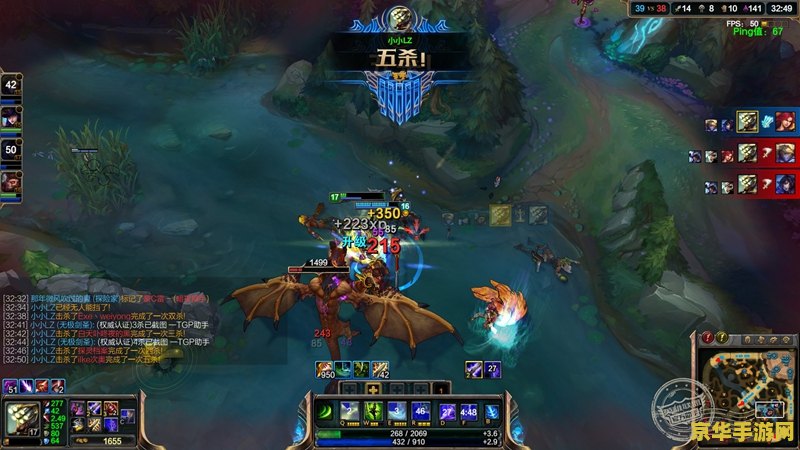
Task: Activate the W ability icon
Action: tap(373, 411)
